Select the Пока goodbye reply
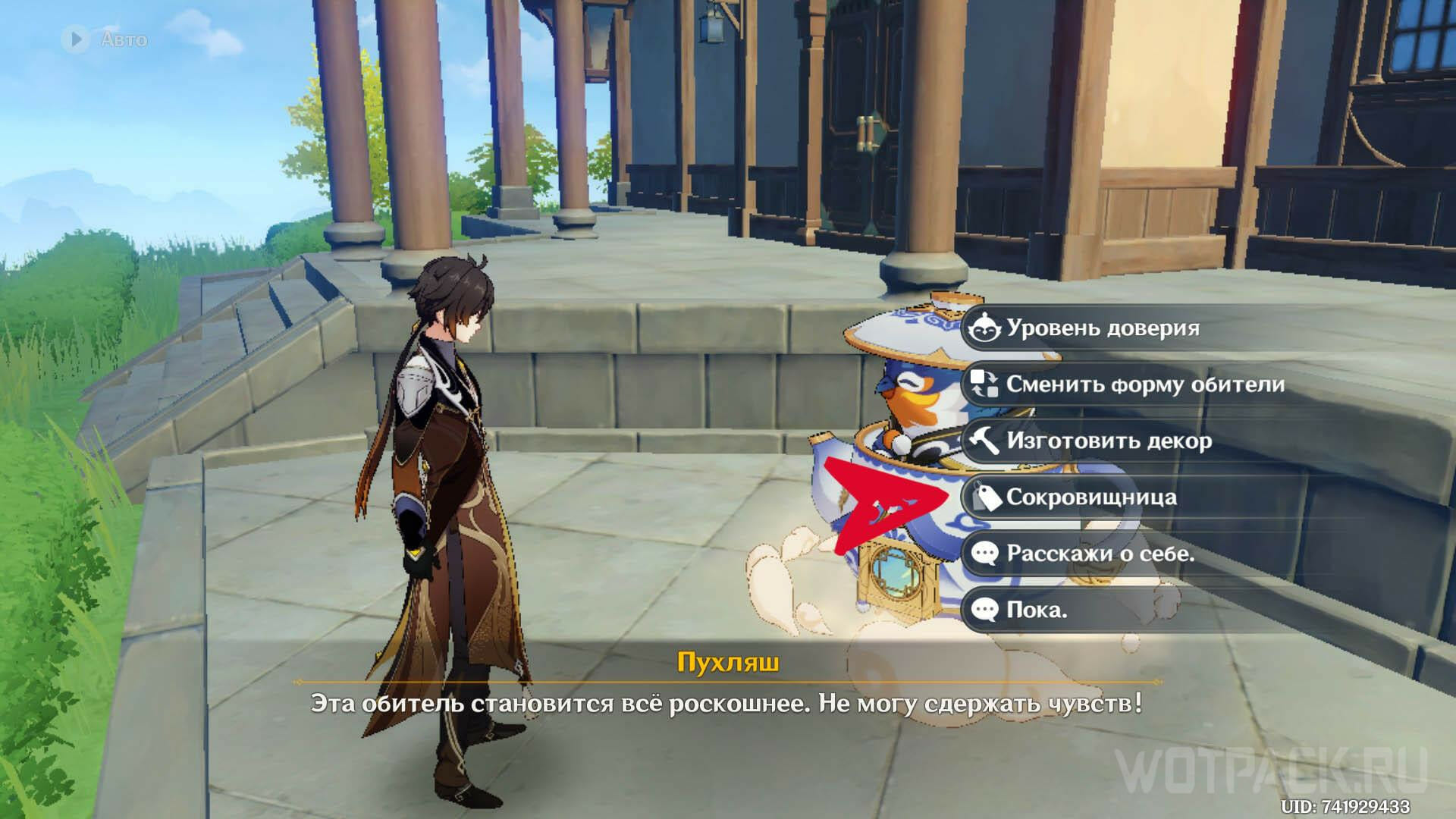The width and height of the screenshot is (1456, 819). (x=1036, y=610)
